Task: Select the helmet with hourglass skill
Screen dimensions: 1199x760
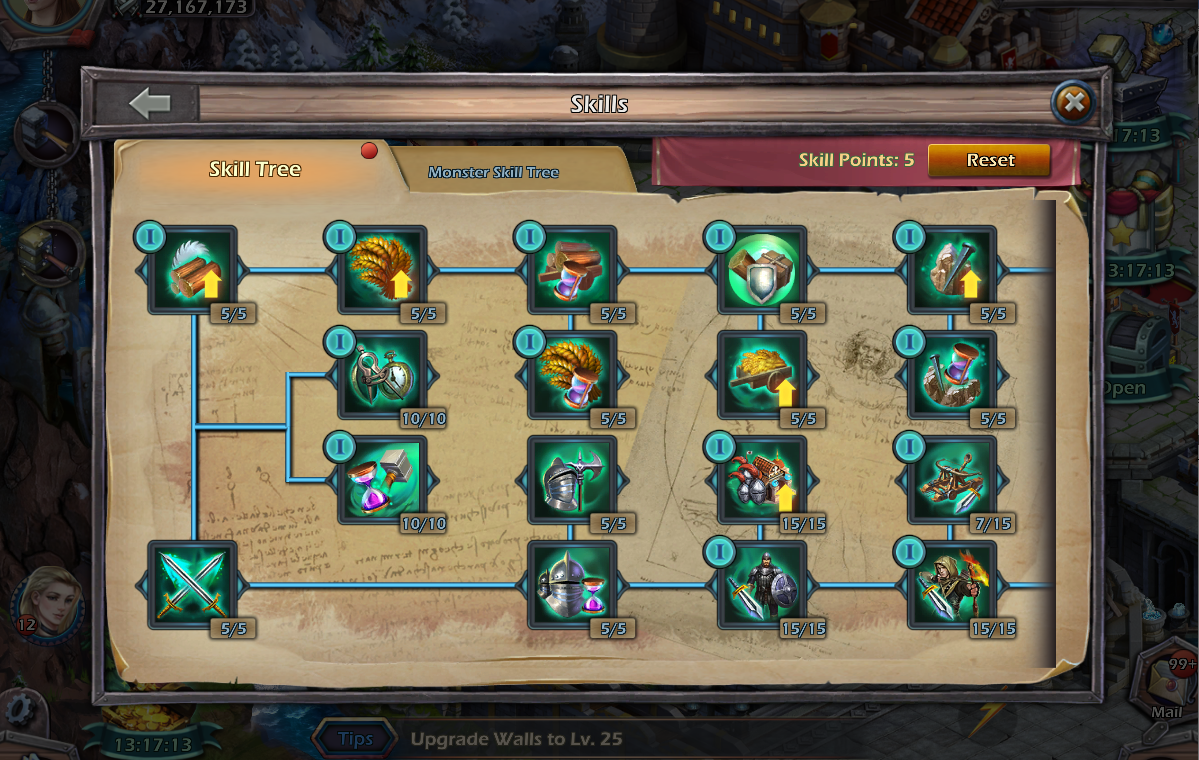Action: 572,585
